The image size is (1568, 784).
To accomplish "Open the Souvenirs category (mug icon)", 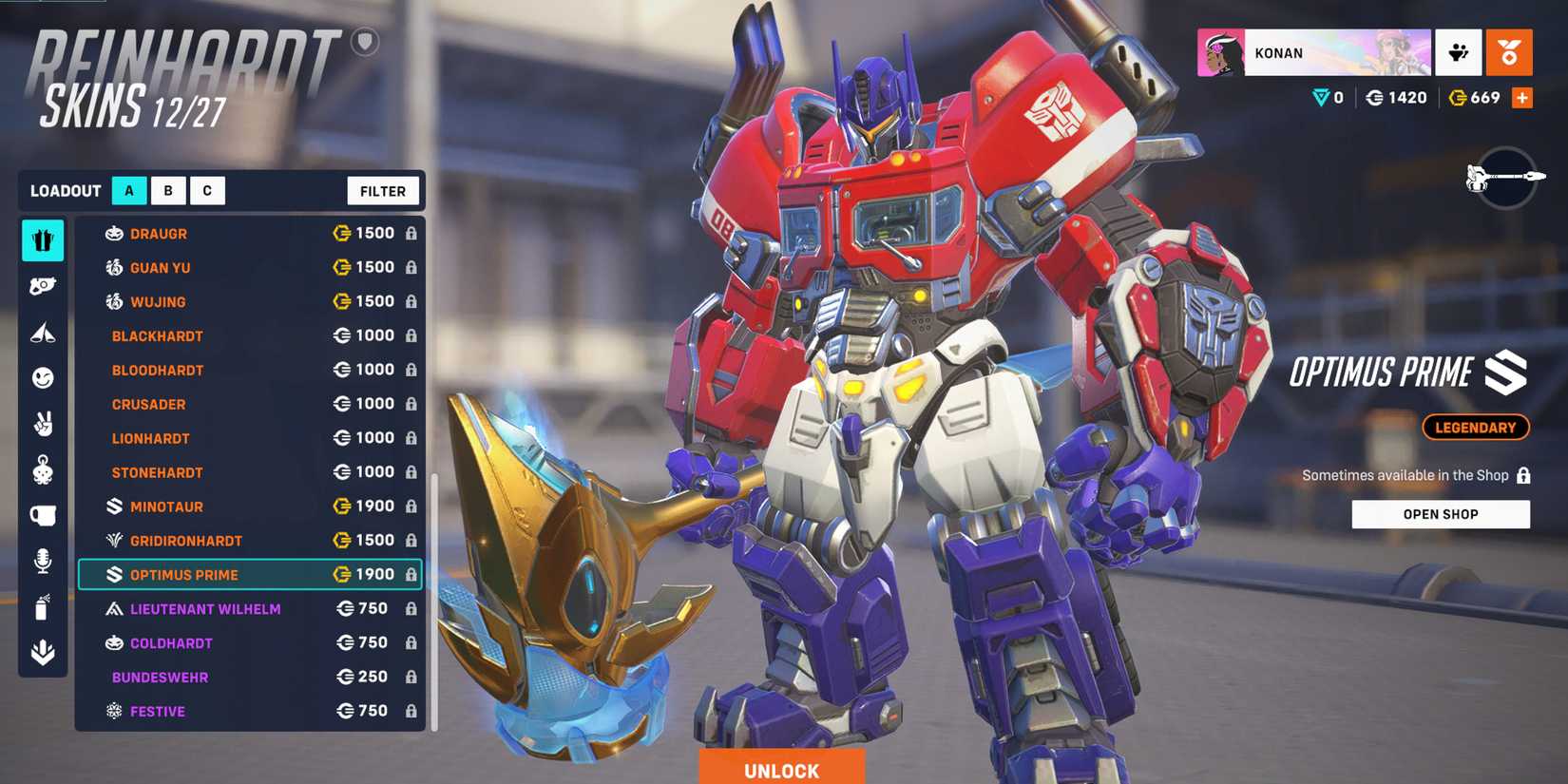I will (43, 514).
